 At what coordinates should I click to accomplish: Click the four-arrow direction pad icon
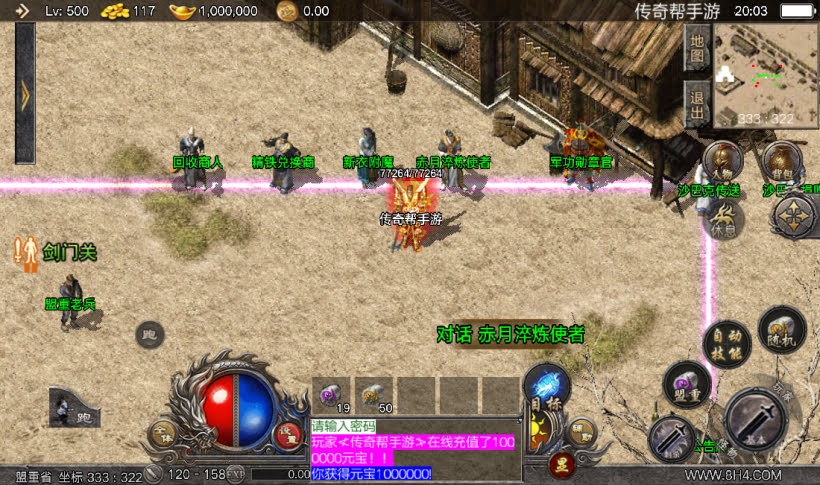pos(795,215)
